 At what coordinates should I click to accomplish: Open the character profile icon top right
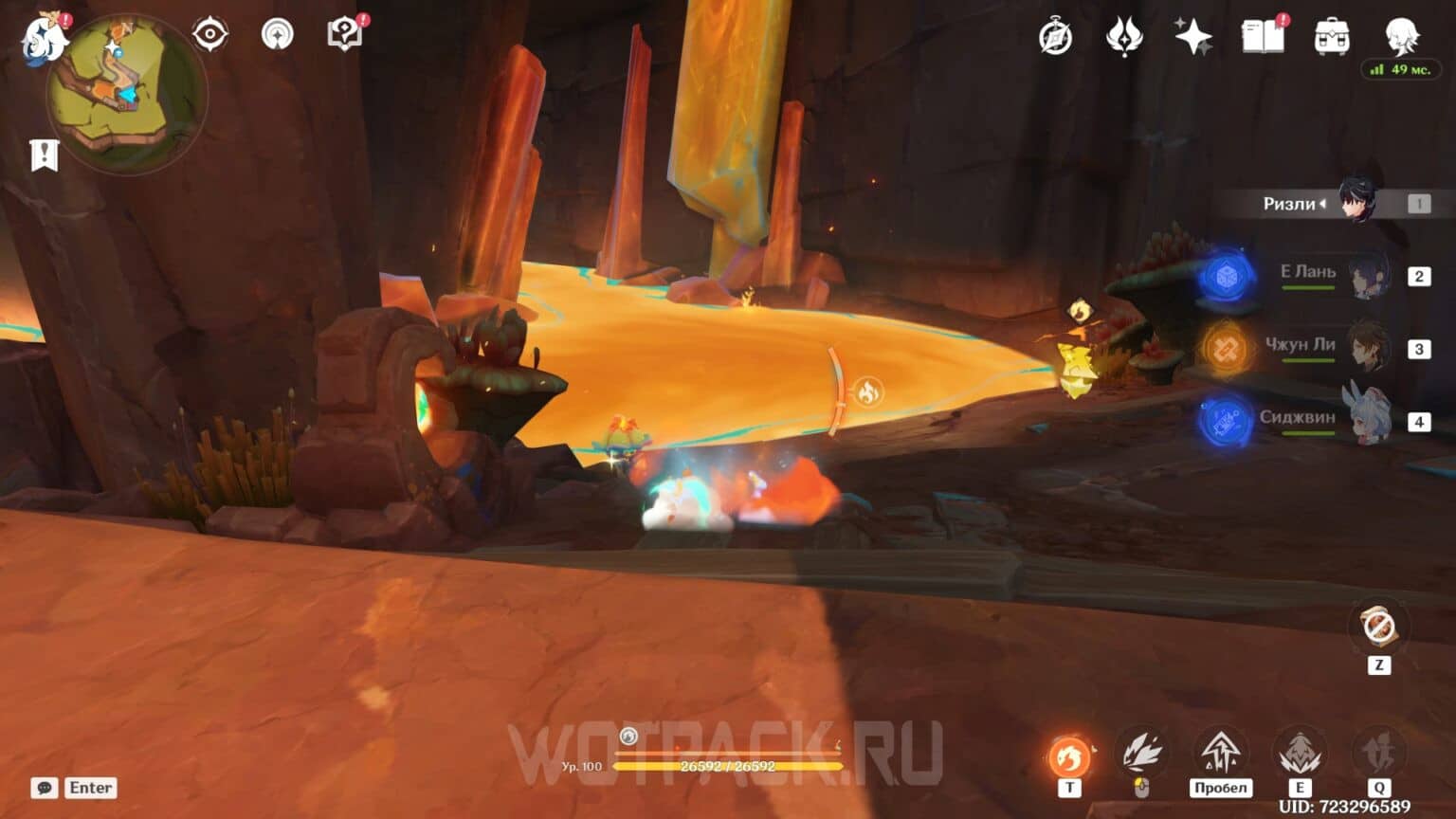1401,38
